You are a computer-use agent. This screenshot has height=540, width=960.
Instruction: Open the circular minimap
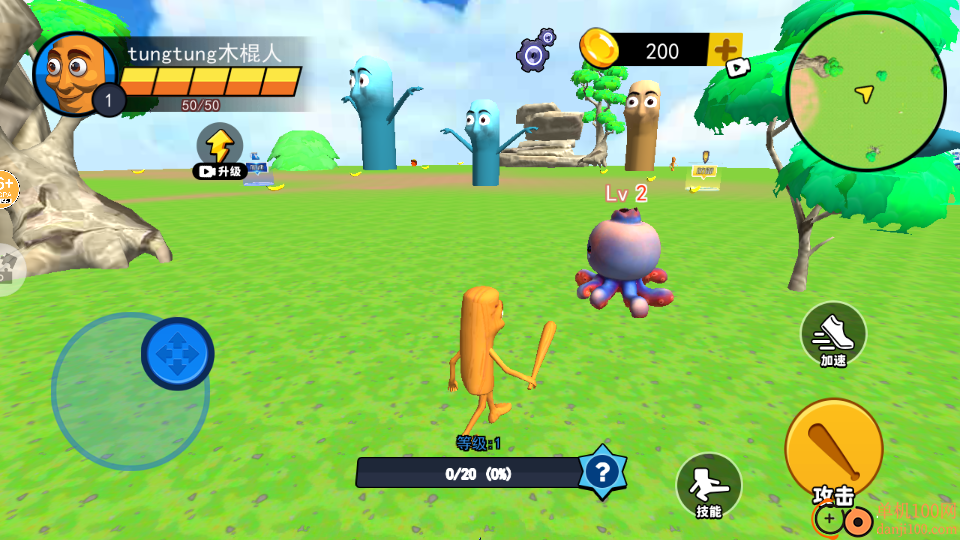pyautogui.click(x=866, y=92)
